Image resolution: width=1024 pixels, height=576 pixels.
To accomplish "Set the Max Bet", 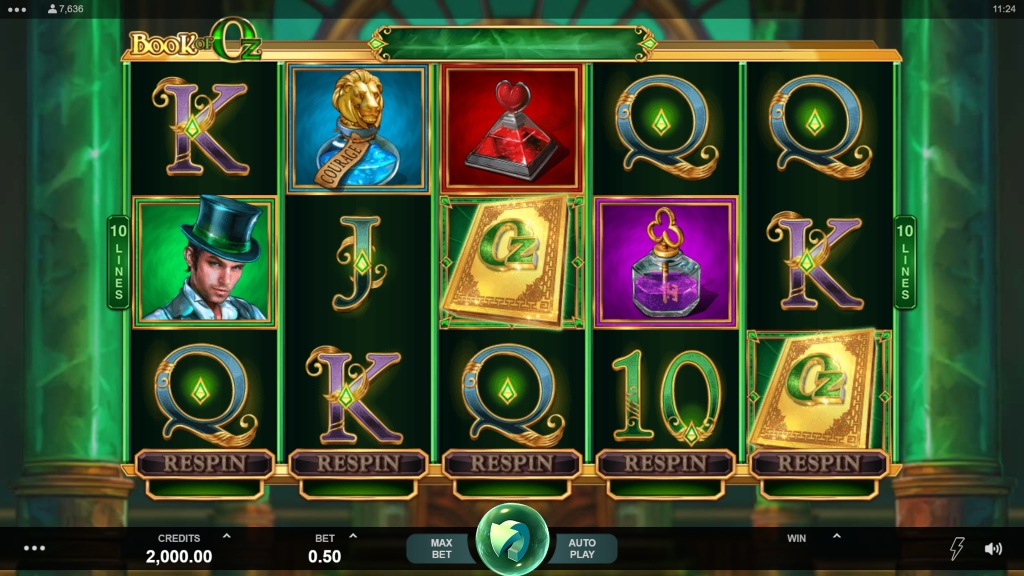I will (x=441, y=548).
